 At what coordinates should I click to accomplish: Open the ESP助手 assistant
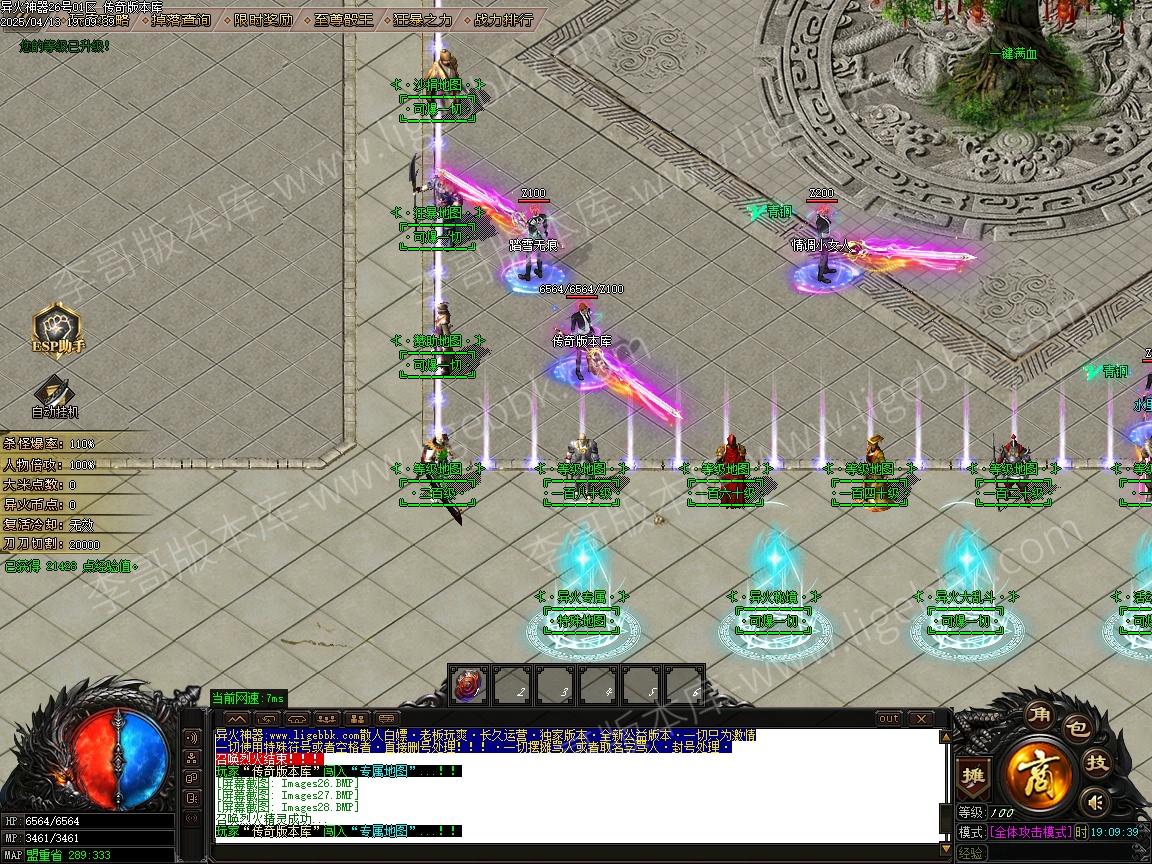tap(58, 330)
